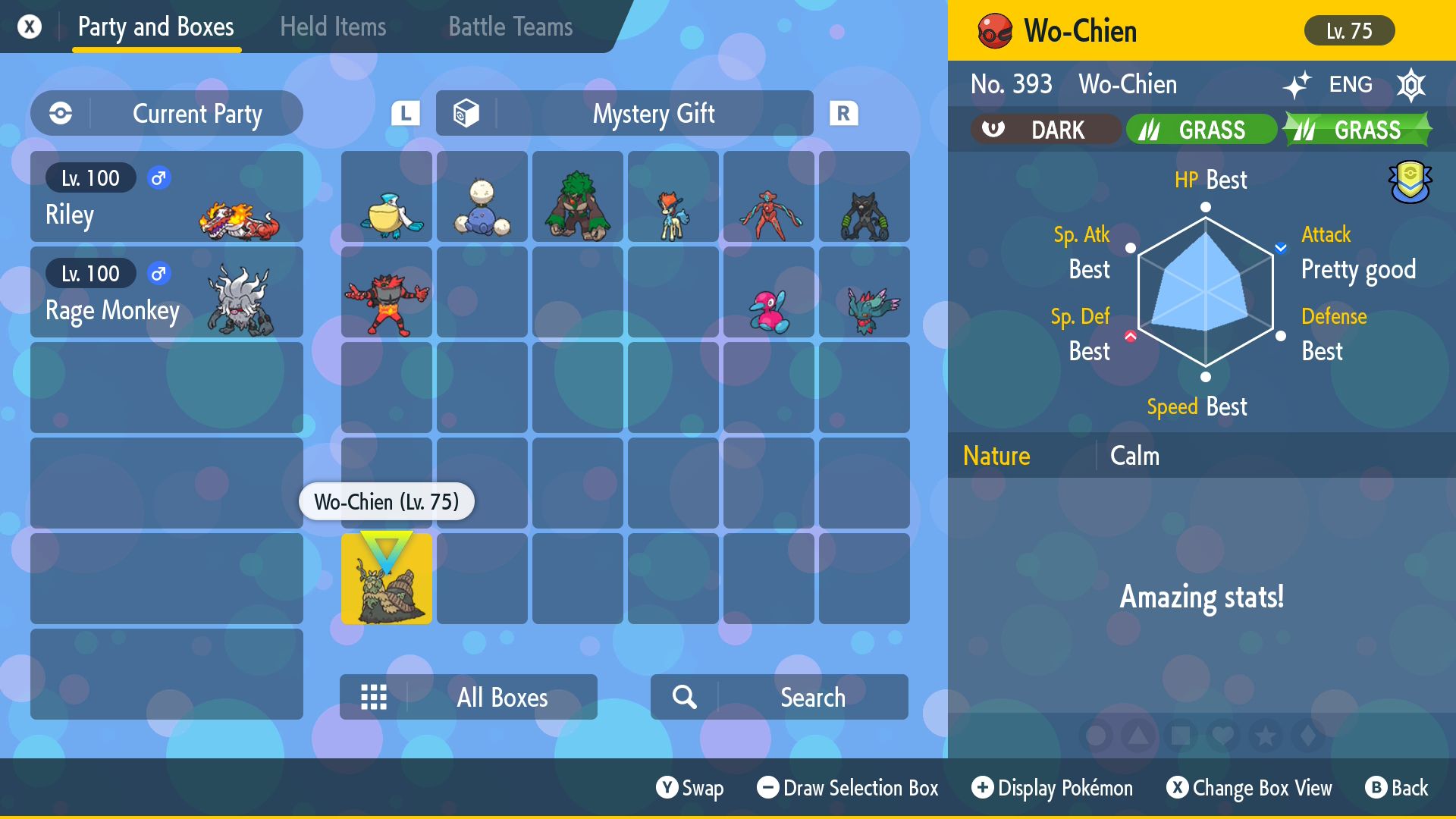The height and width of the screenshot is (819, 1456).
Task: Pick the Incineroar box slot
Action: tap(387, 292)
